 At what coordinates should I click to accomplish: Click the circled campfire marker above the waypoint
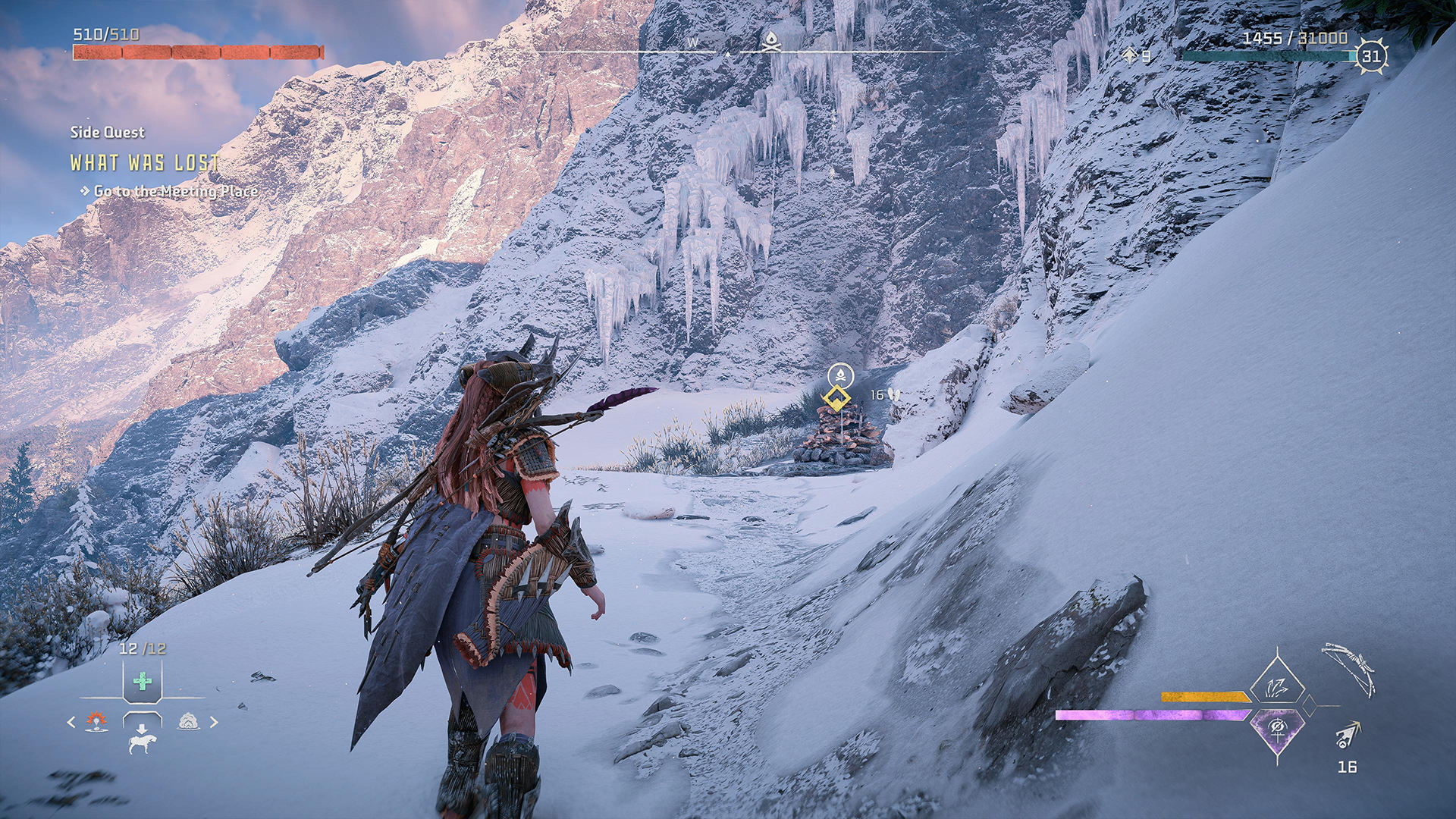tap(840, 375)
